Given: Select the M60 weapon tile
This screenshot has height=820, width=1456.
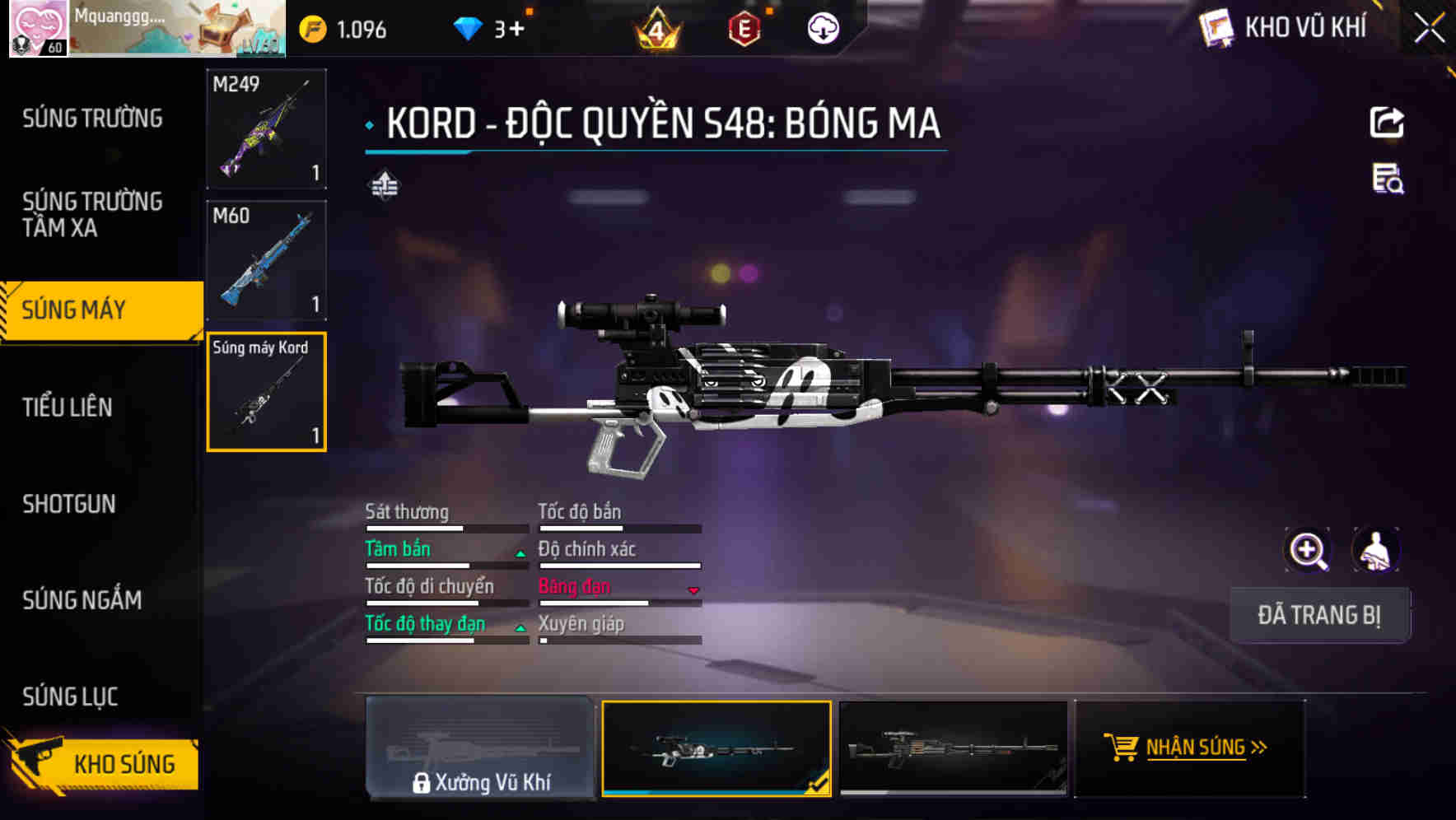Looking at the screenshot, I should pyautogui.click(x=266, y=260).
